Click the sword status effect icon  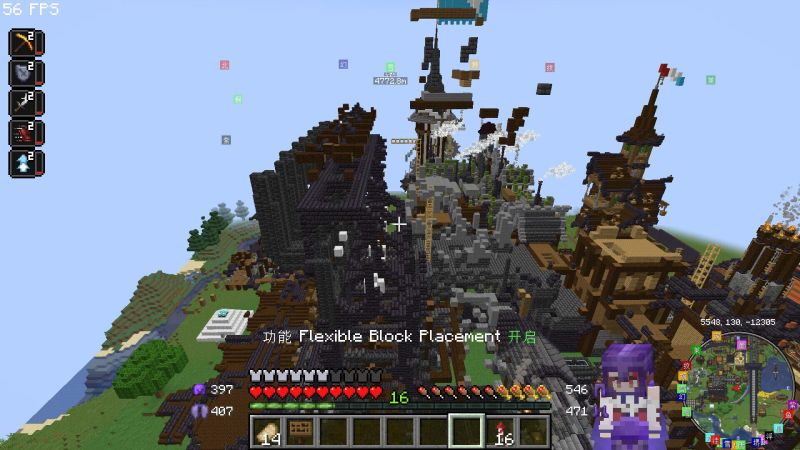pyautogui.click(x=23, y=103)
